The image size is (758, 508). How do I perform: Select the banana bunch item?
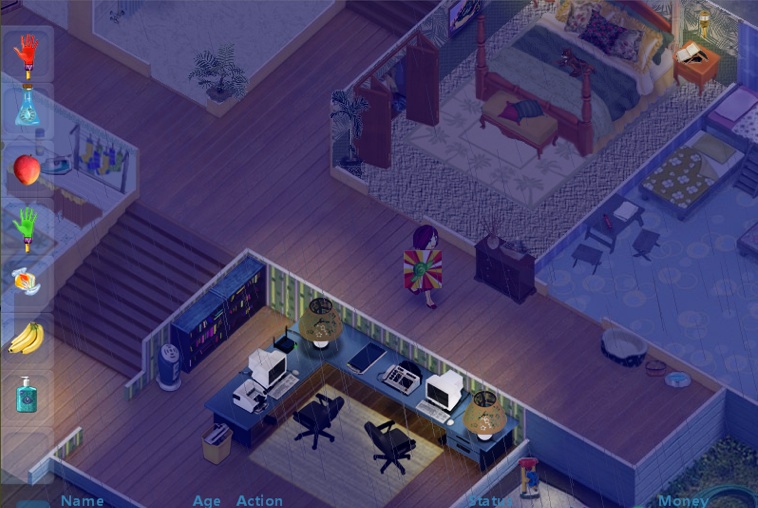click(x=27, y=338)
